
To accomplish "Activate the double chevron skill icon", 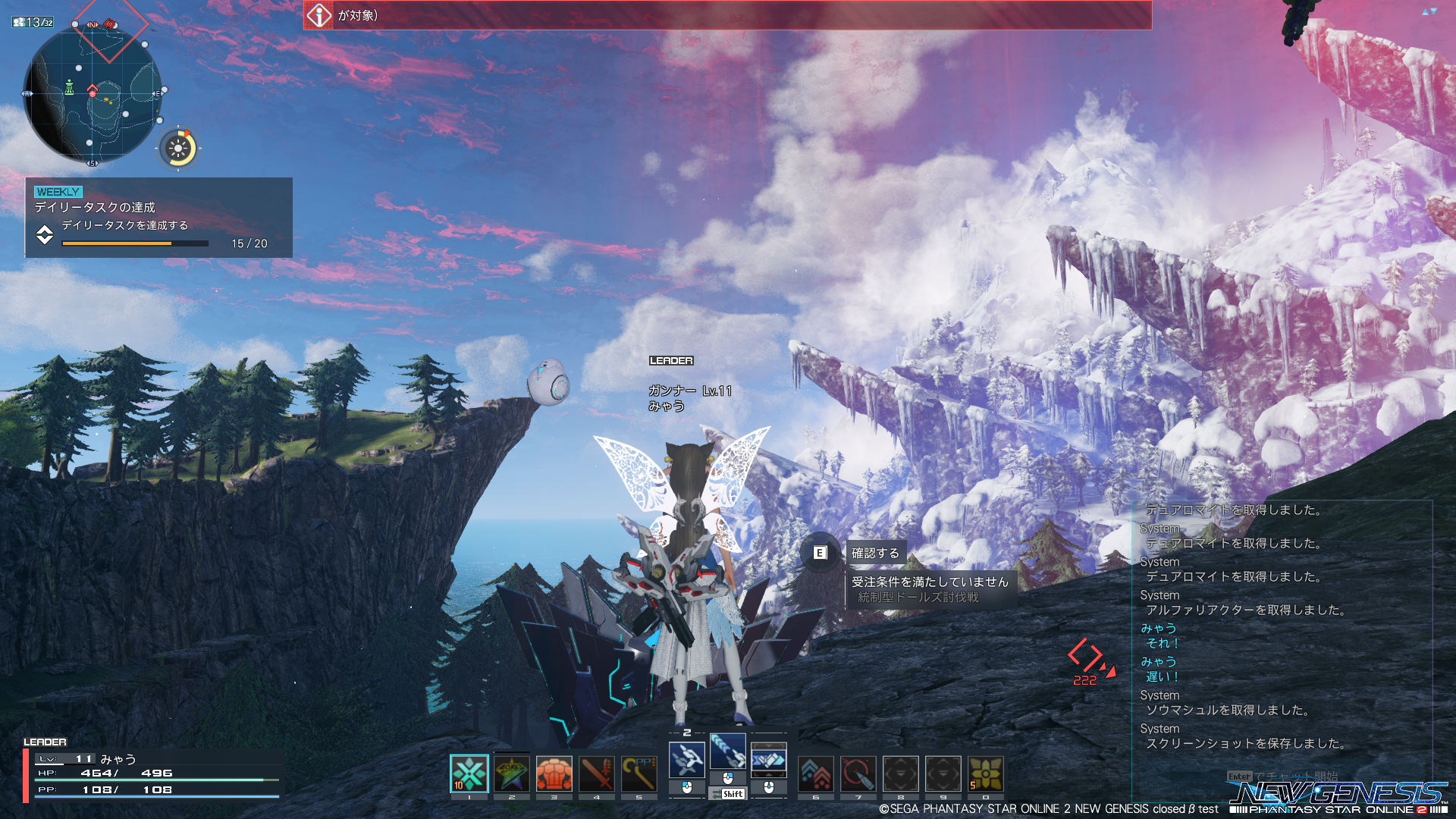I will coord(816,774).
